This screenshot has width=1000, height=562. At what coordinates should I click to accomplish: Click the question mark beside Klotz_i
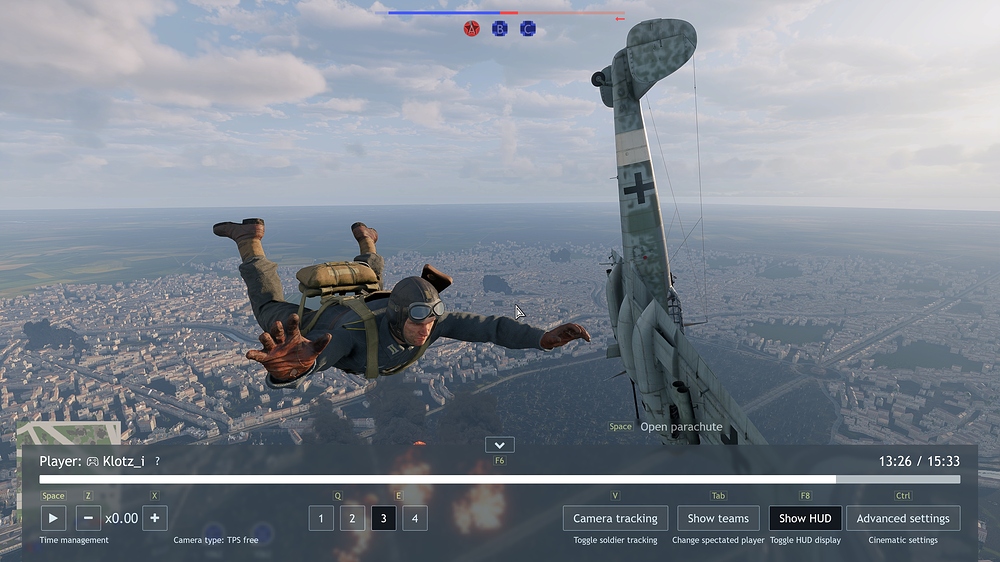pyautogui.click(x=157, y=461)
